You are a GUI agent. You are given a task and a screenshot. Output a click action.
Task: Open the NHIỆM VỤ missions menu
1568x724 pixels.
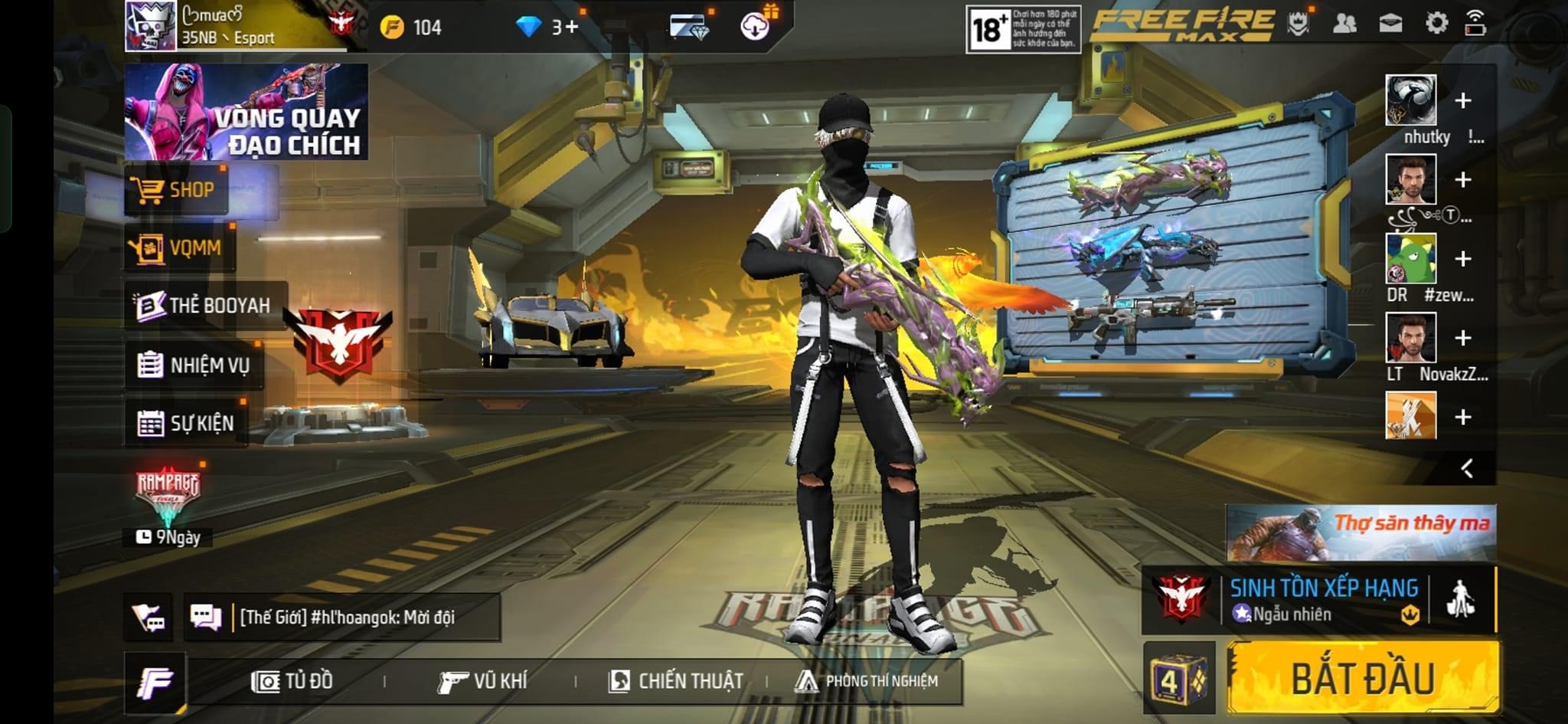[194, 365]
